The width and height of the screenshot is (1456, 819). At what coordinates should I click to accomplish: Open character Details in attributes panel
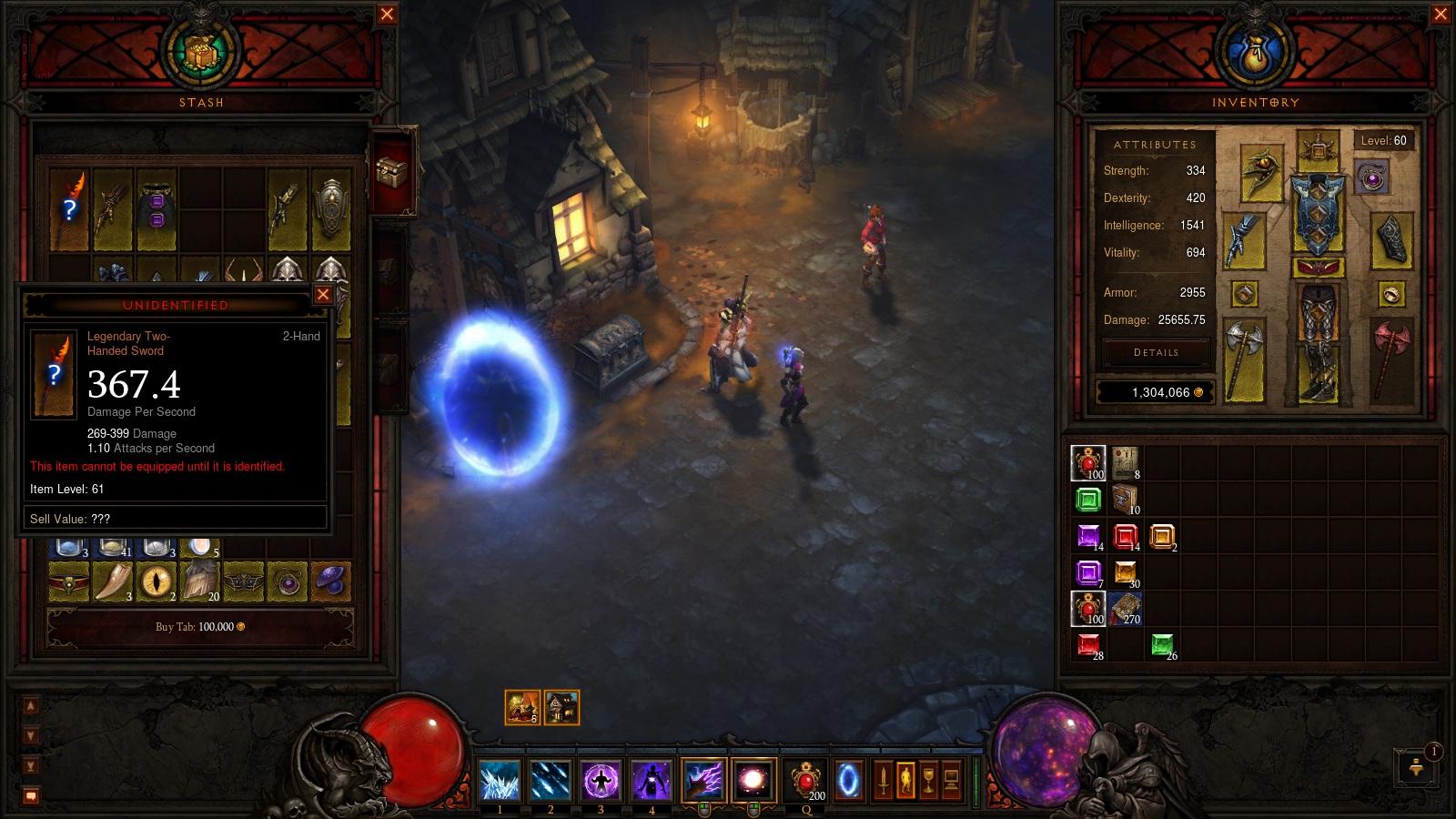pyautogui.click(x=1156, y=352)
